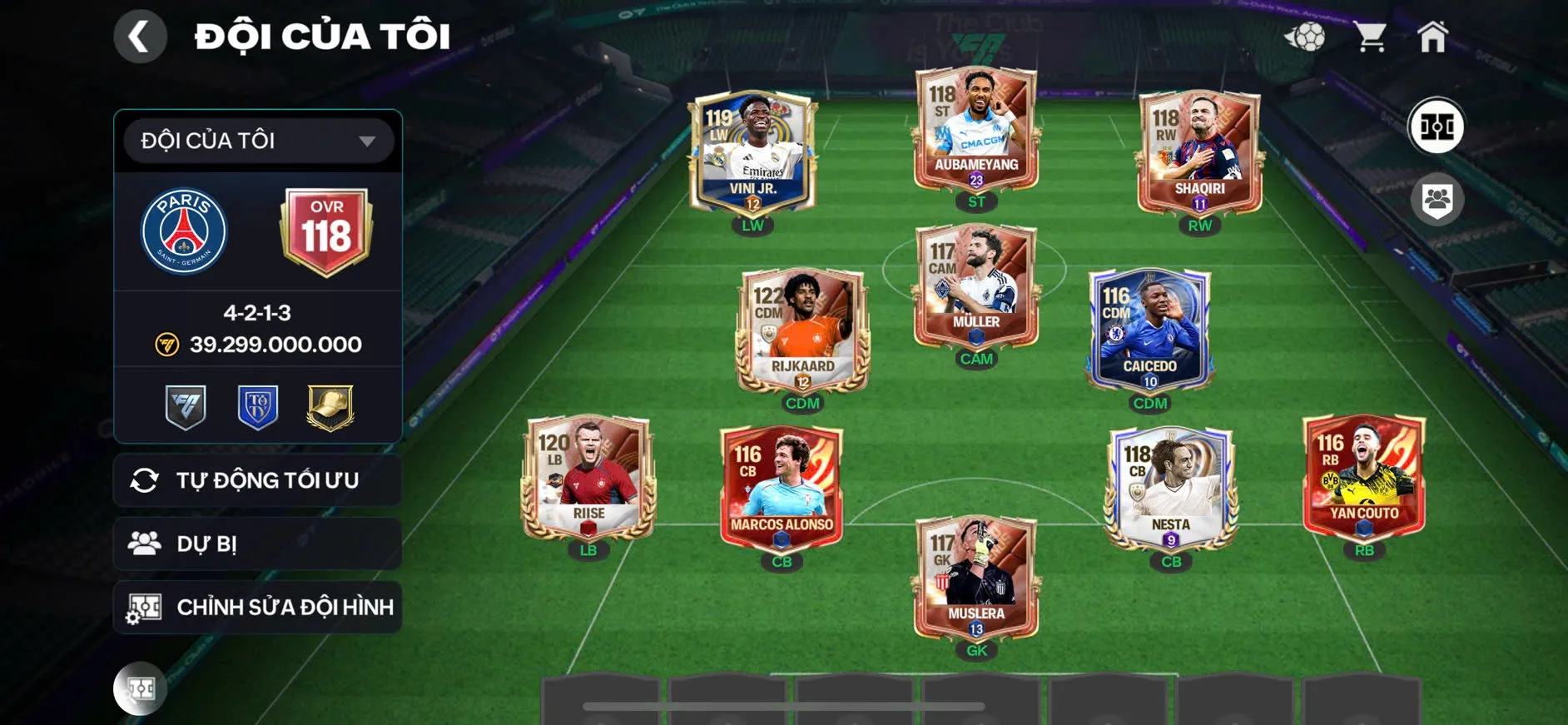Open the DỰ BỊ substitutes list
Viewport: 1568px width, 725px height.
(x=258, y=544)
